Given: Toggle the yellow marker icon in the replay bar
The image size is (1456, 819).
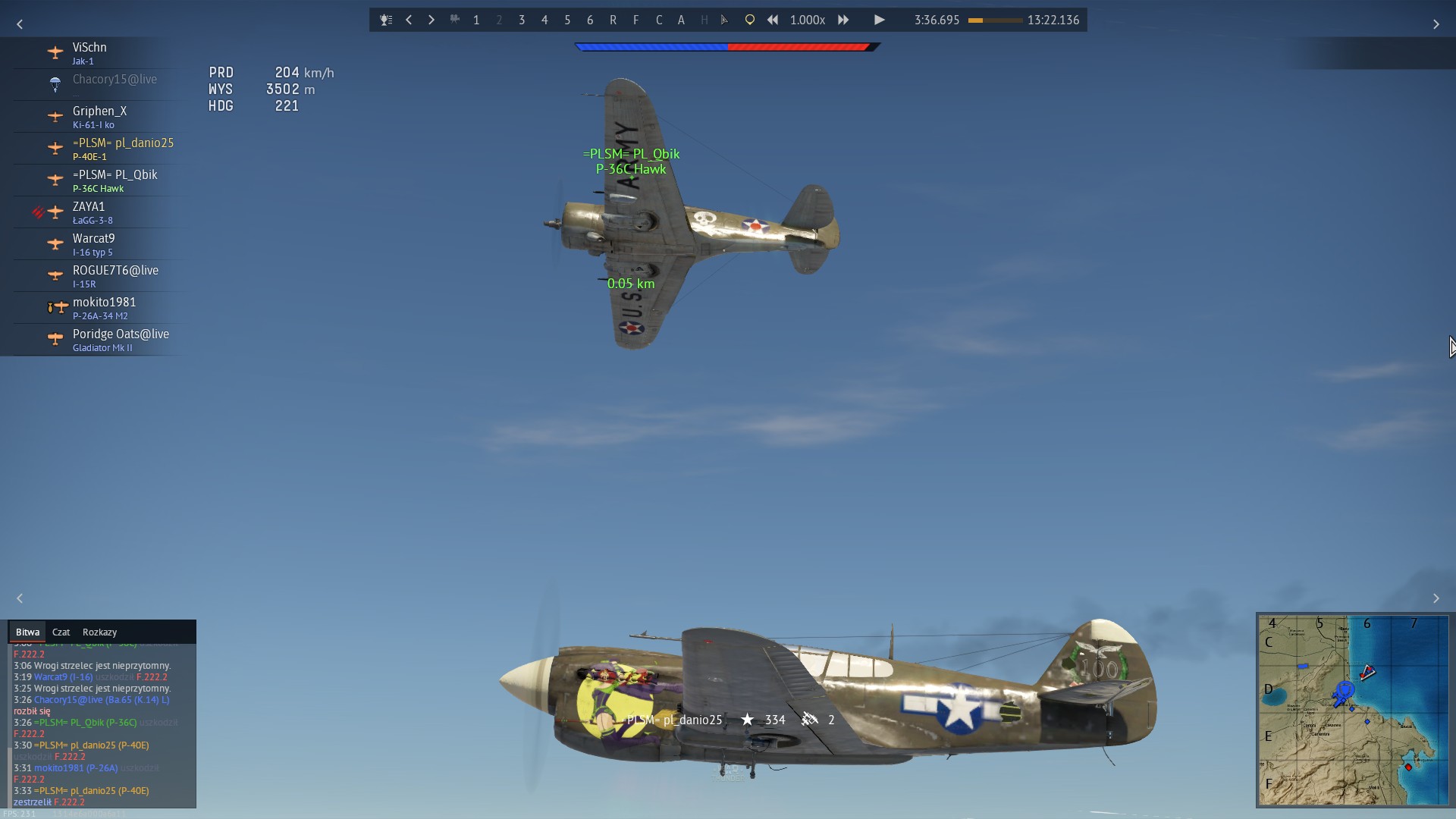Looking at the screenshot, I should pos(749,20).
